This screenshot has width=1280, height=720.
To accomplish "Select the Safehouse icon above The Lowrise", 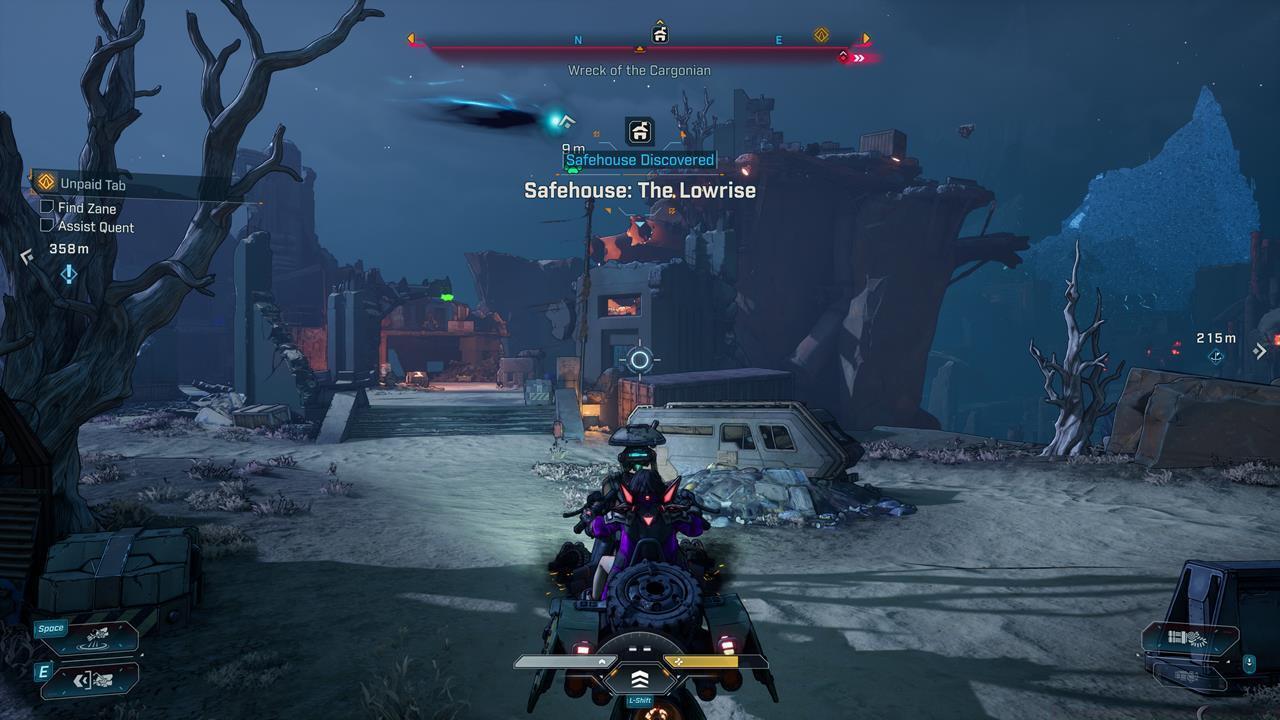I will click(638, 131).
